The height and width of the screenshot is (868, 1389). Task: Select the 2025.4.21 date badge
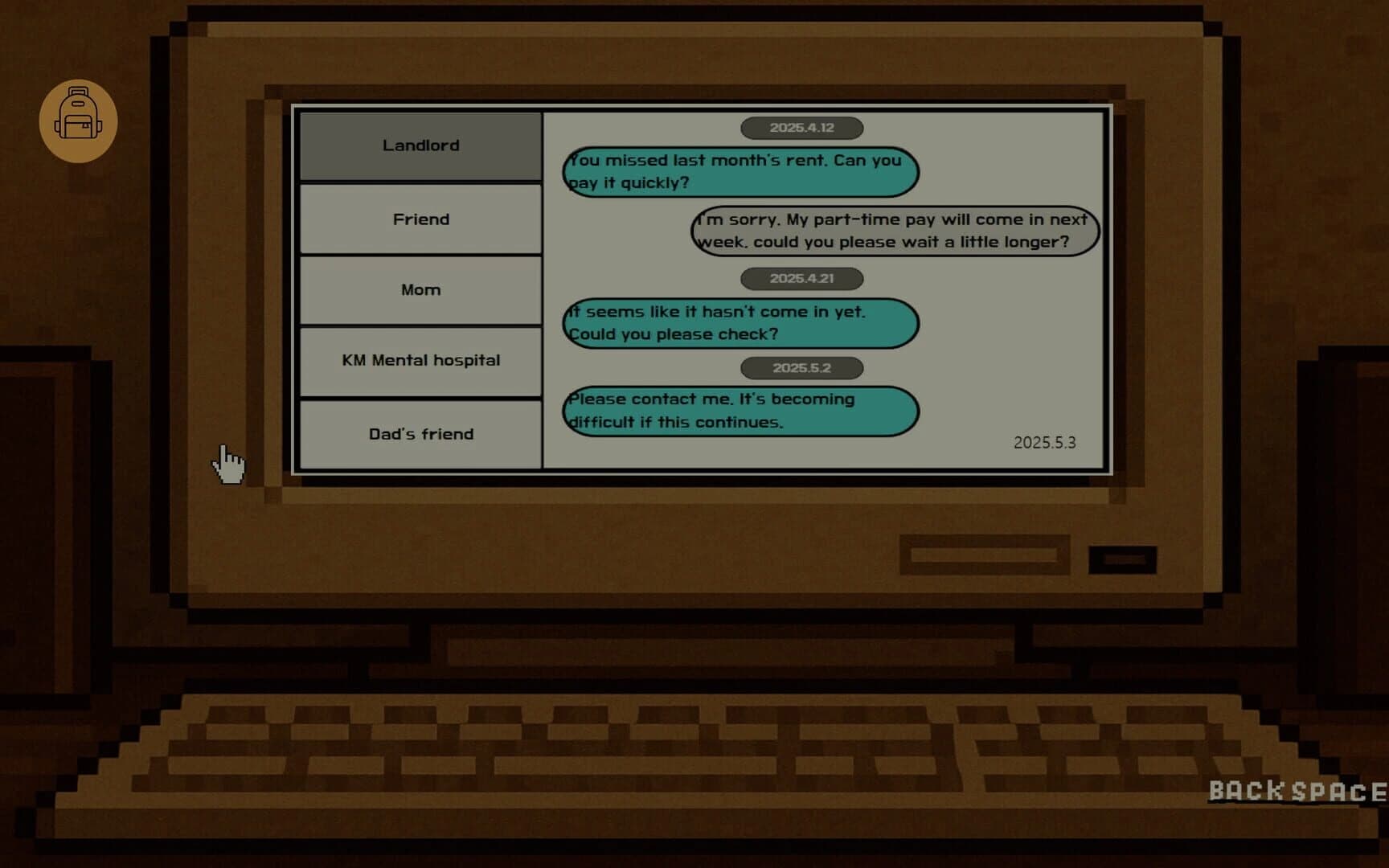[801, 279]
